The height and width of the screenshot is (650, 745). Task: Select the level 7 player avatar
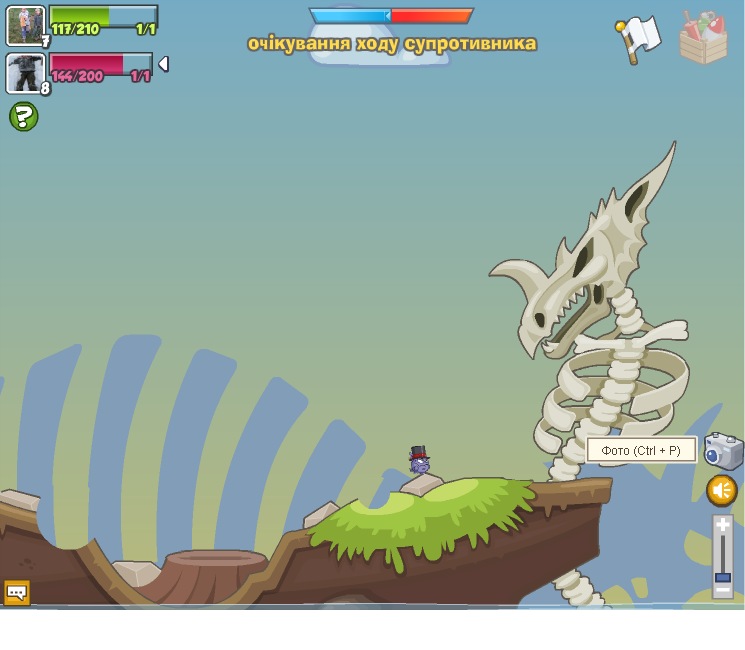pyautogui.click(x=25, y=25)
